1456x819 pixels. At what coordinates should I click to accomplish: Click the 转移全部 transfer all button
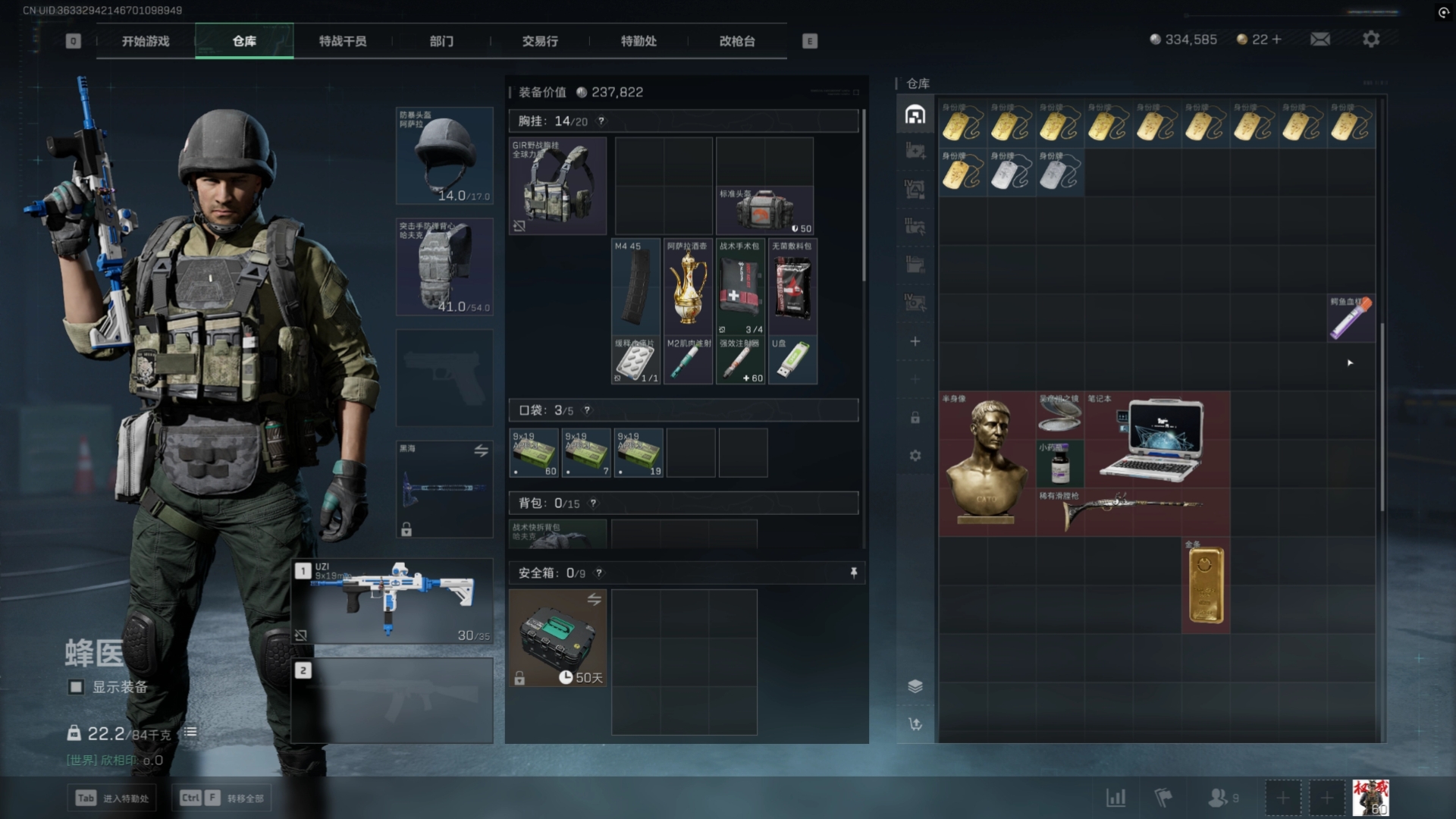[x=223, y=798]
